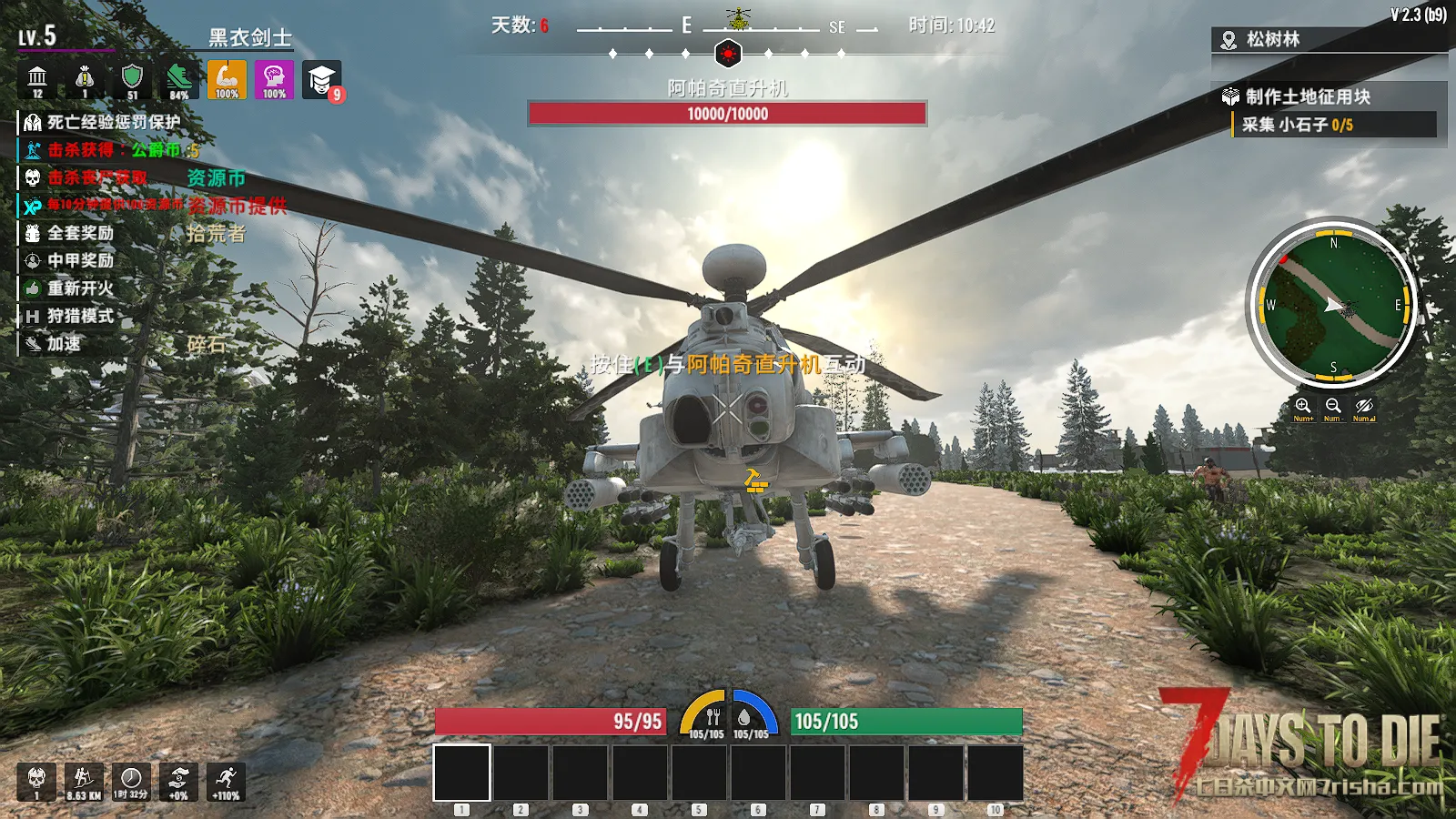Image resolution: width=1456 pixels, height=819 pixels.
Task: Select the running figure speed bonus icon
Action: click(x=226, y=782)
